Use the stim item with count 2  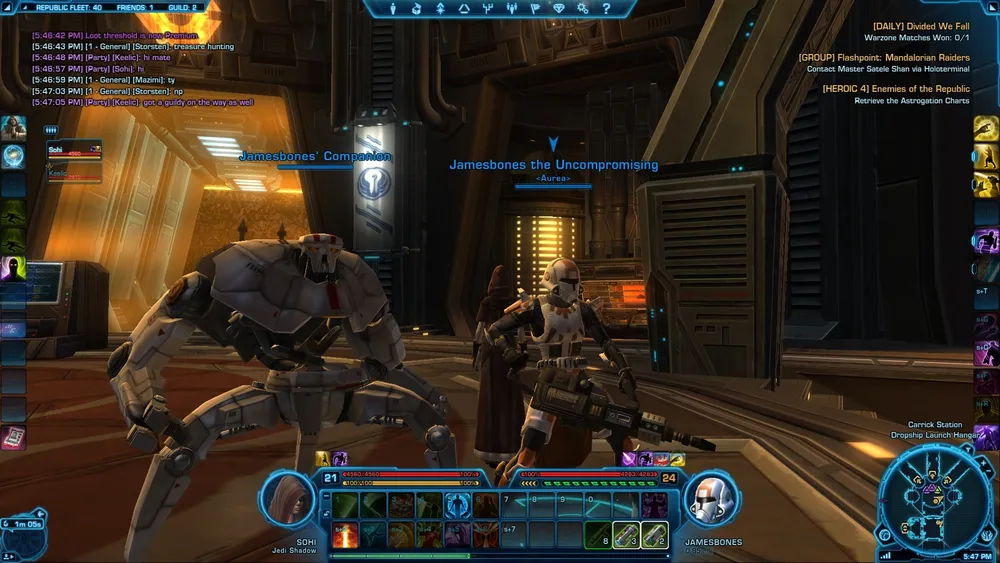click(654, 535)
